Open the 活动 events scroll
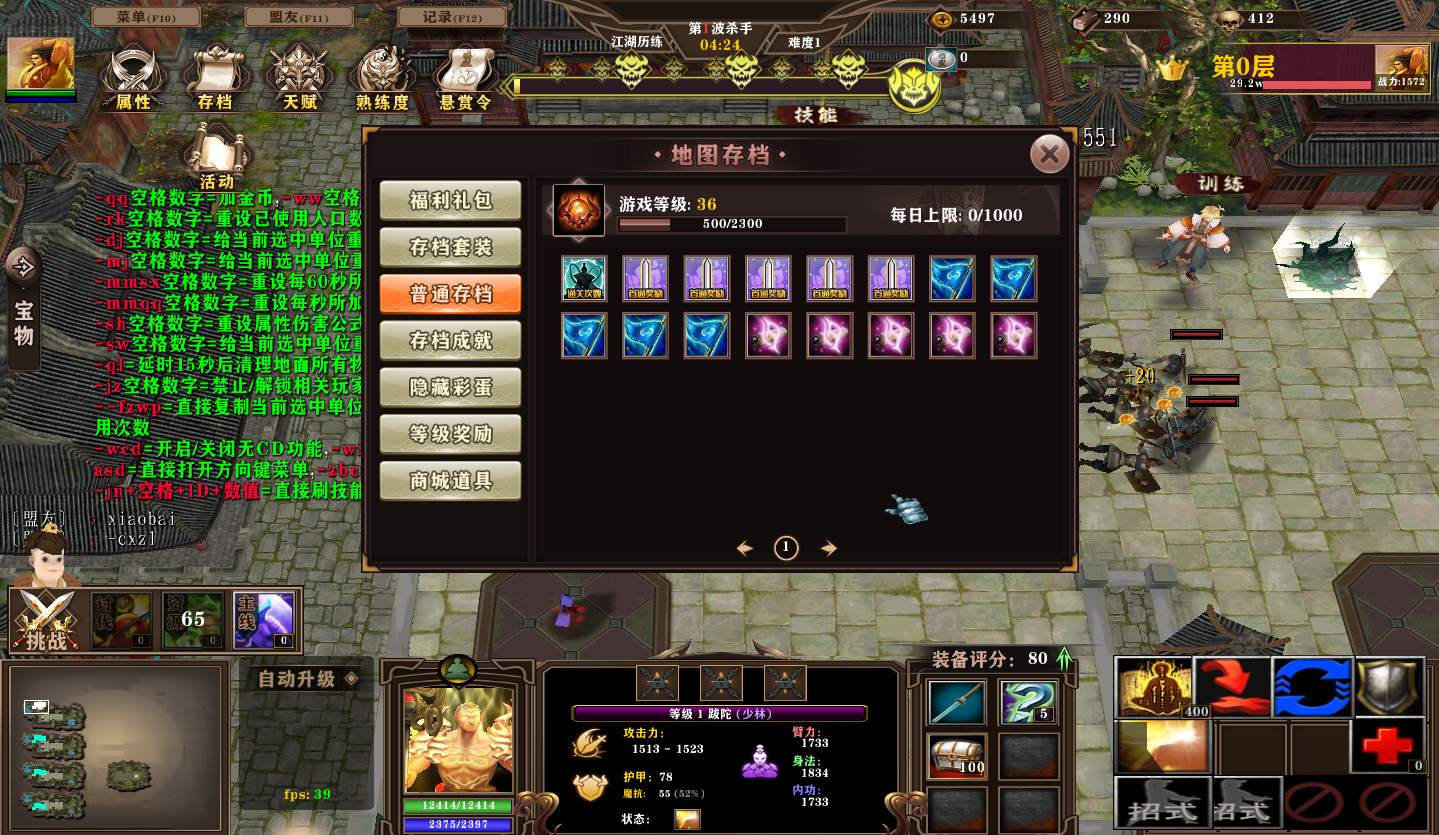1439x835 pixels. (216, 155)
